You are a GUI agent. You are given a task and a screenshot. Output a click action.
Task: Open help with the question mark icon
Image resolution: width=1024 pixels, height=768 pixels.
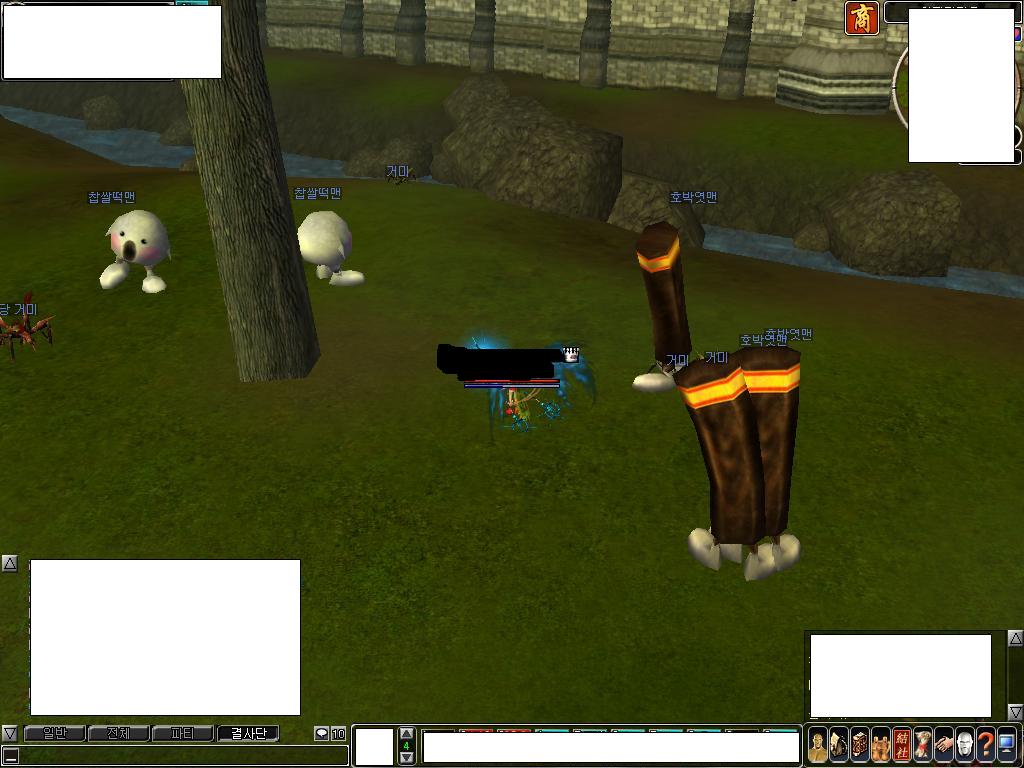[986, 745]
